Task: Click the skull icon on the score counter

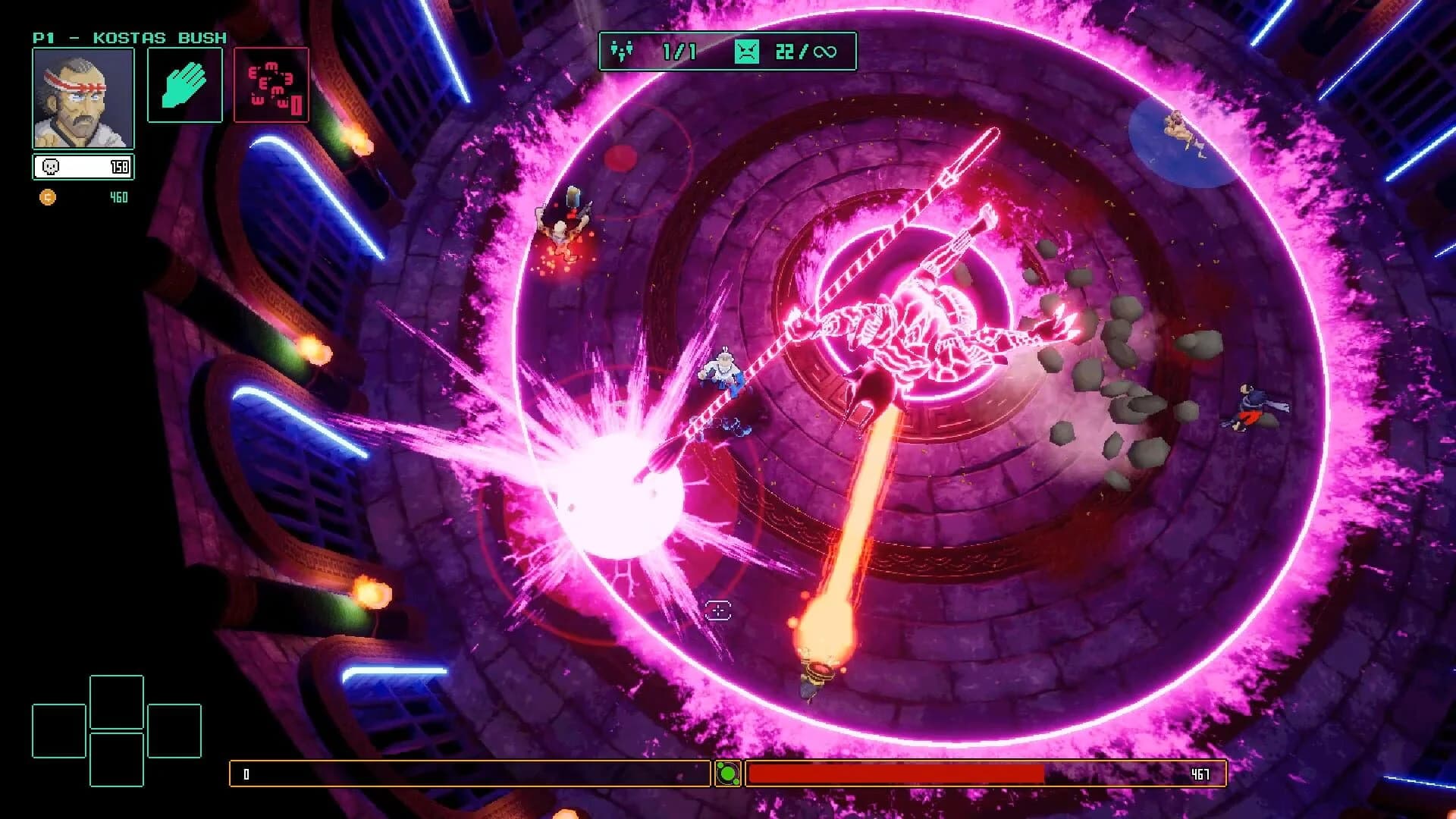Action: [50, 167]
